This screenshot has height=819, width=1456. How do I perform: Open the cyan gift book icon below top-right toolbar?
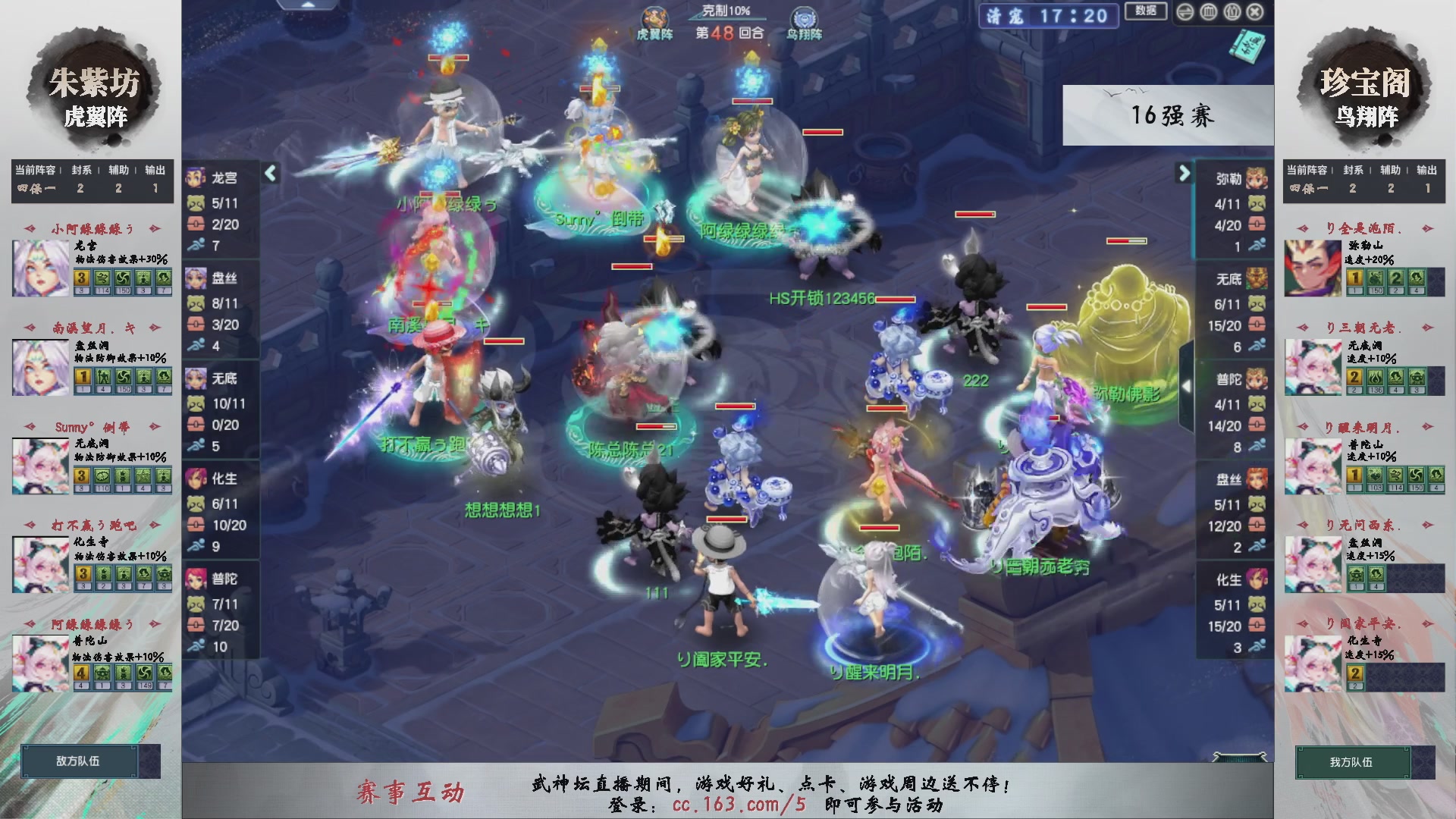tap(1246, 45)
